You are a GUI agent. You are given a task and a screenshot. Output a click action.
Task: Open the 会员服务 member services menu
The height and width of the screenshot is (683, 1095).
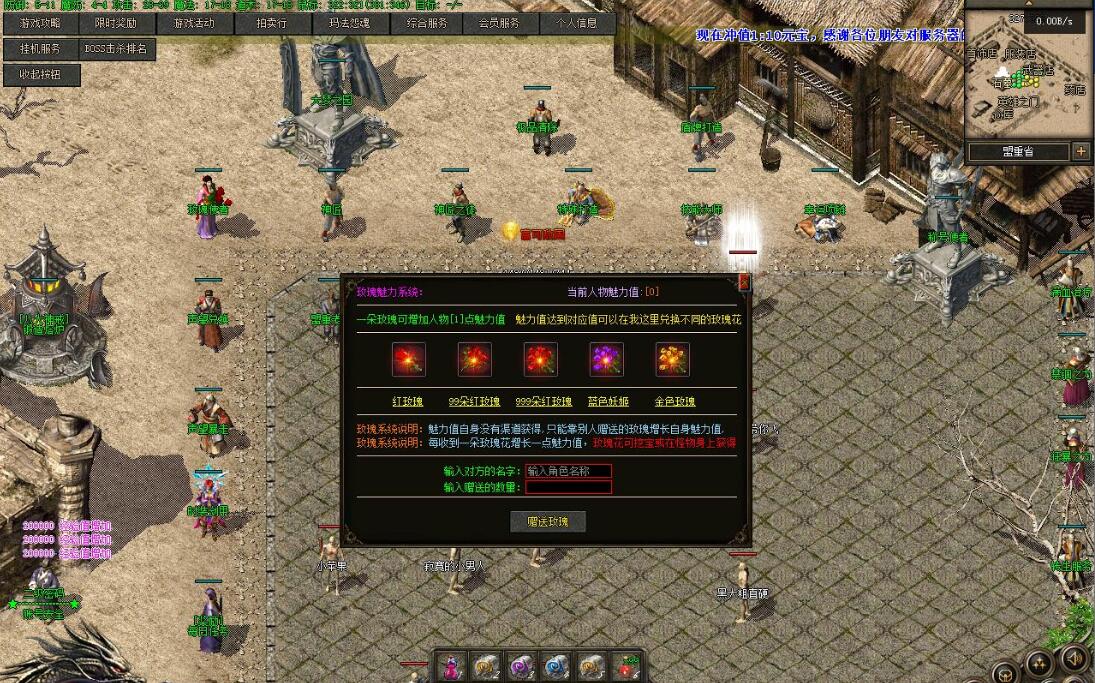(499, 23)
